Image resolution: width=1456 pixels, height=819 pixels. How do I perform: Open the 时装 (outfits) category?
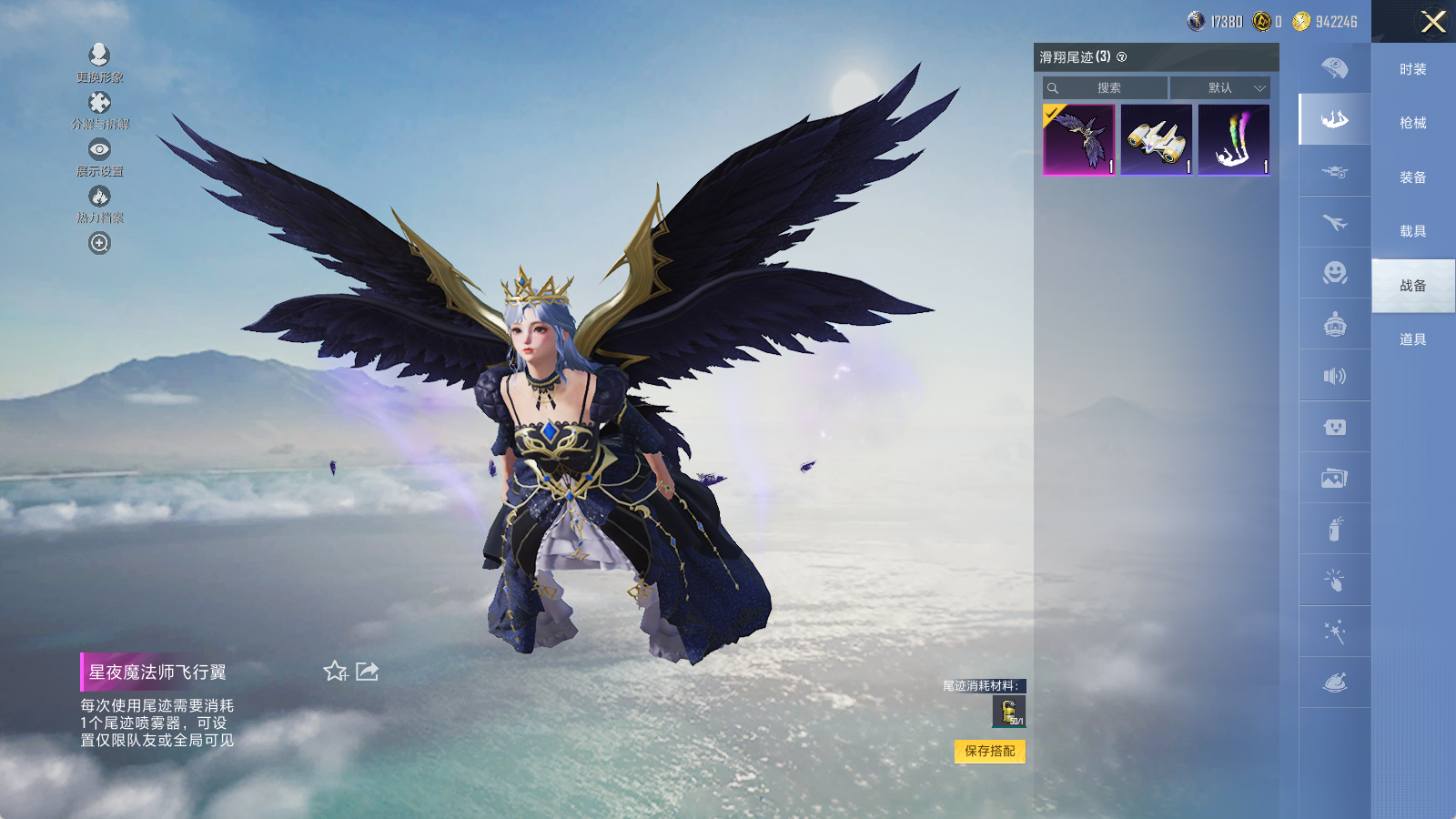pyautogui.click(x=1412, y=69)
